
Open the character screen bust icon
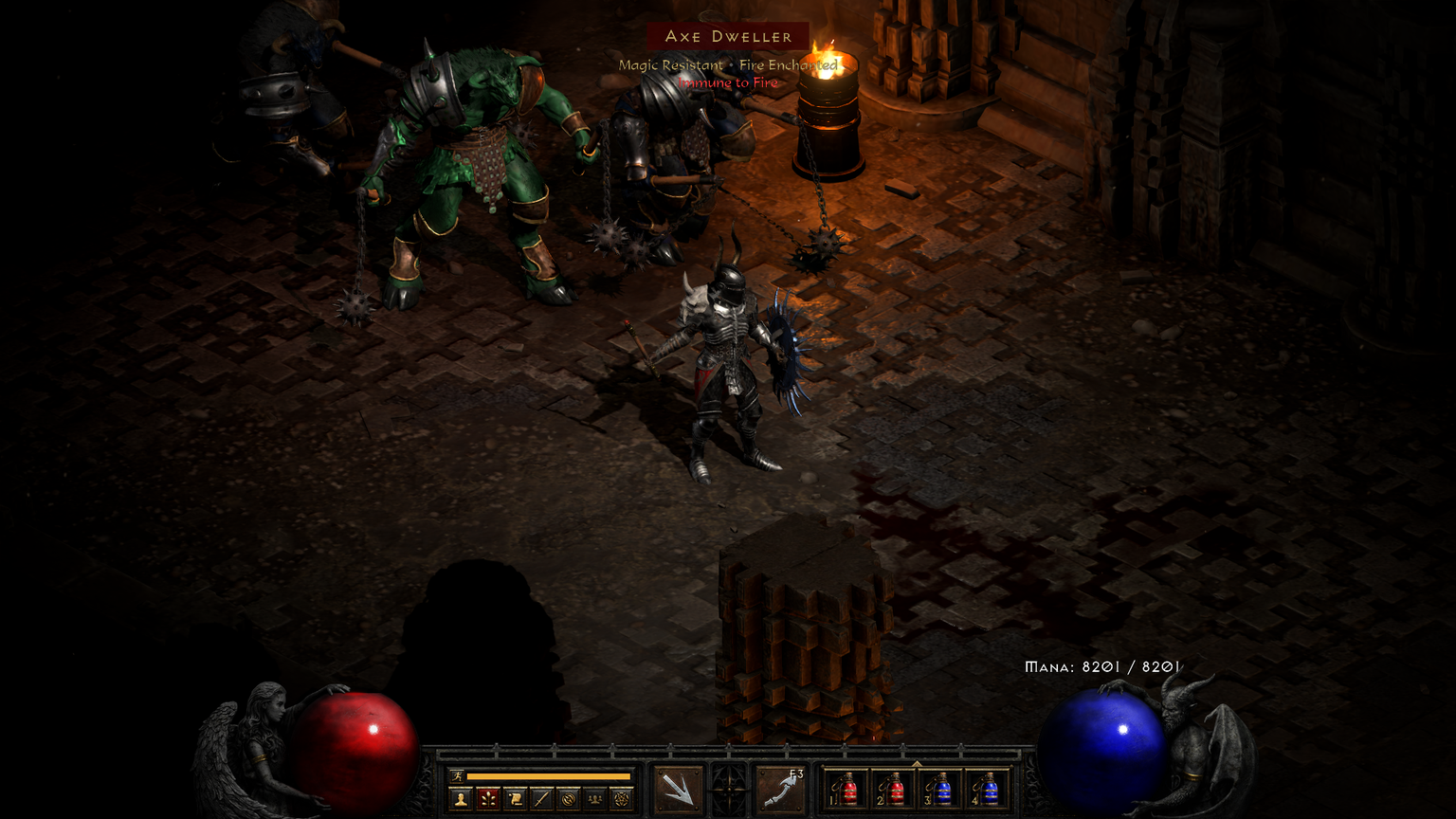pos(462,799)
